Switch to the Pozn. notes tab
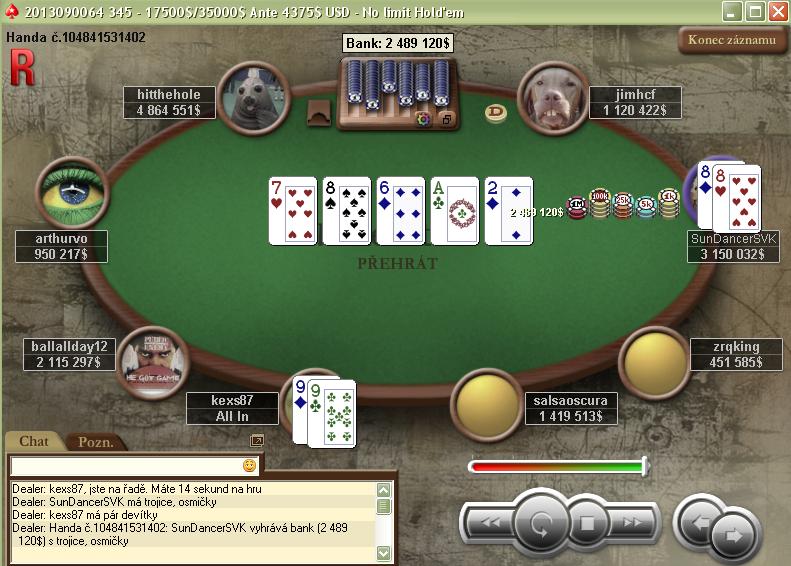The height and width of the screenshot is (566, 791). [96, 442]
